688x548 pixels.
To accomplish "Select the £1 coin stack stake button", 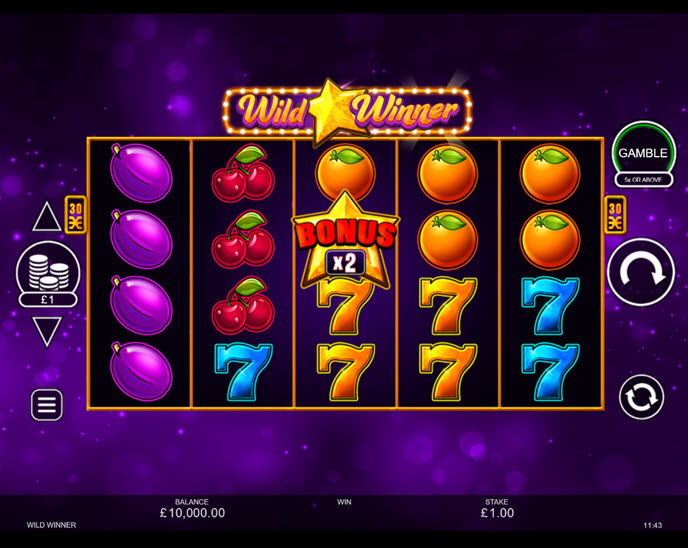I will (x=47, y=273).
